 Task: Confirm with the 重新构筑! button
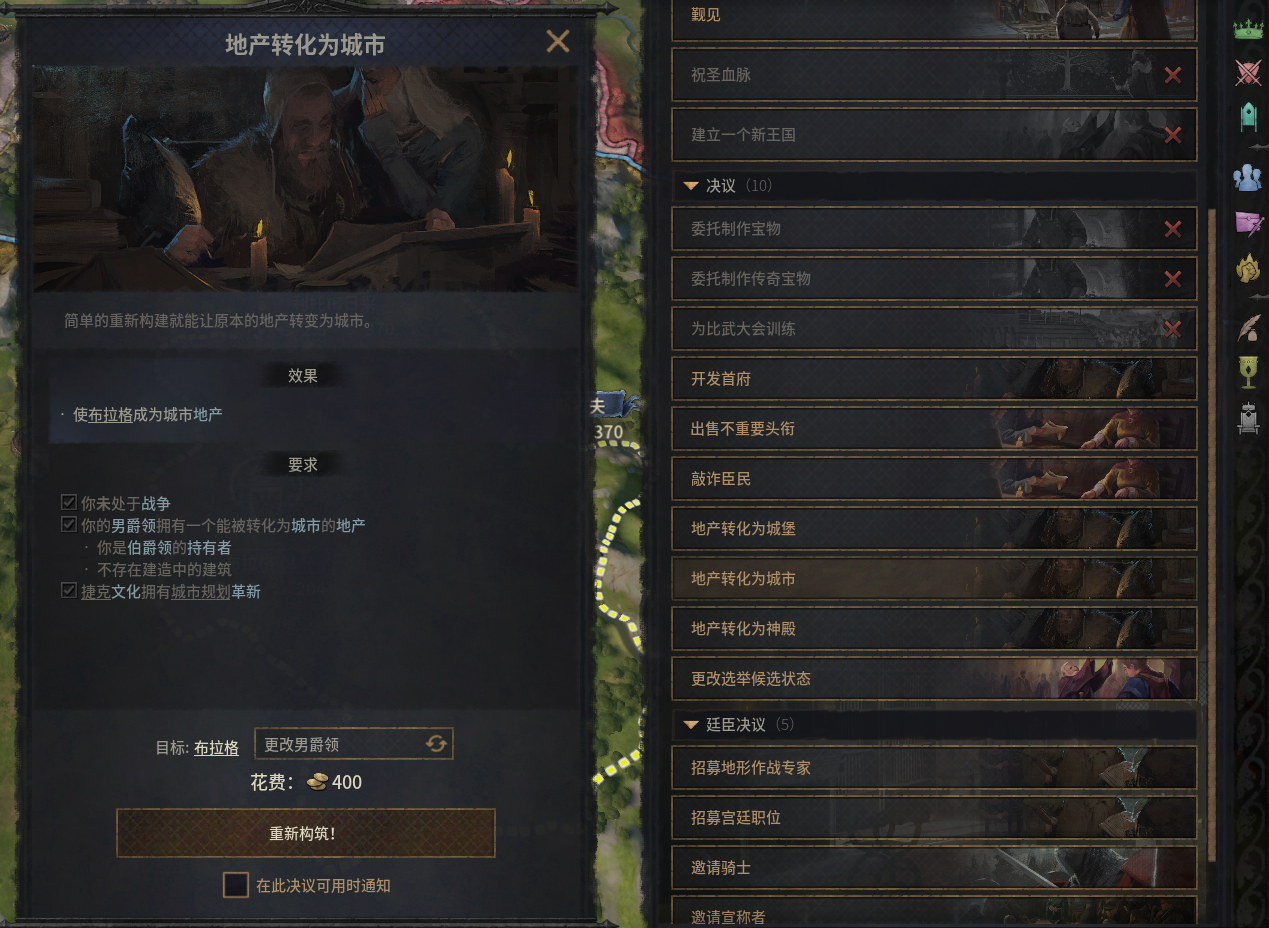[x=306, y=833]
